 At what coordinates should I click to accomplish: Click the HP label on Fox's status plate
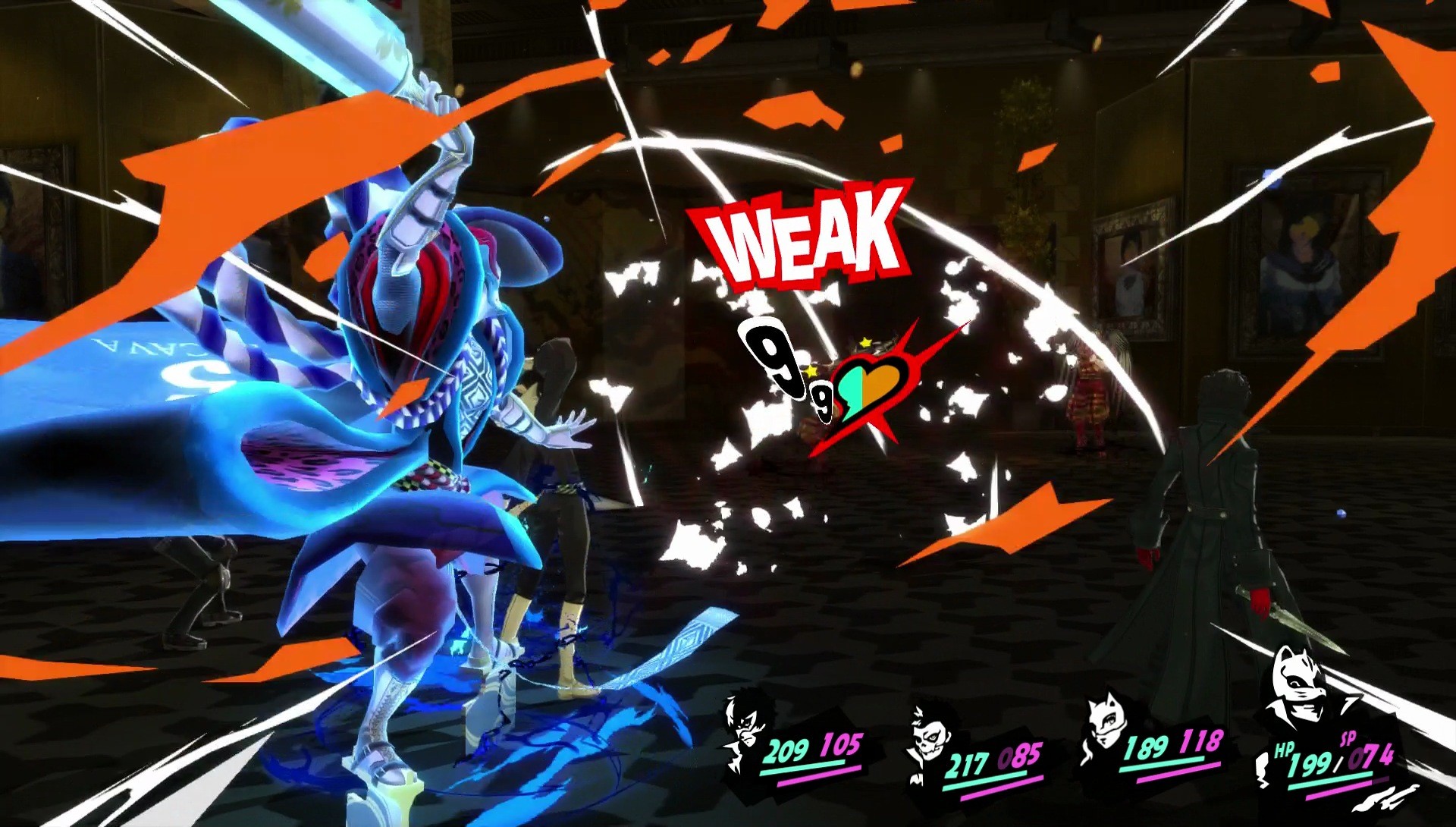tap(1285, 749)
